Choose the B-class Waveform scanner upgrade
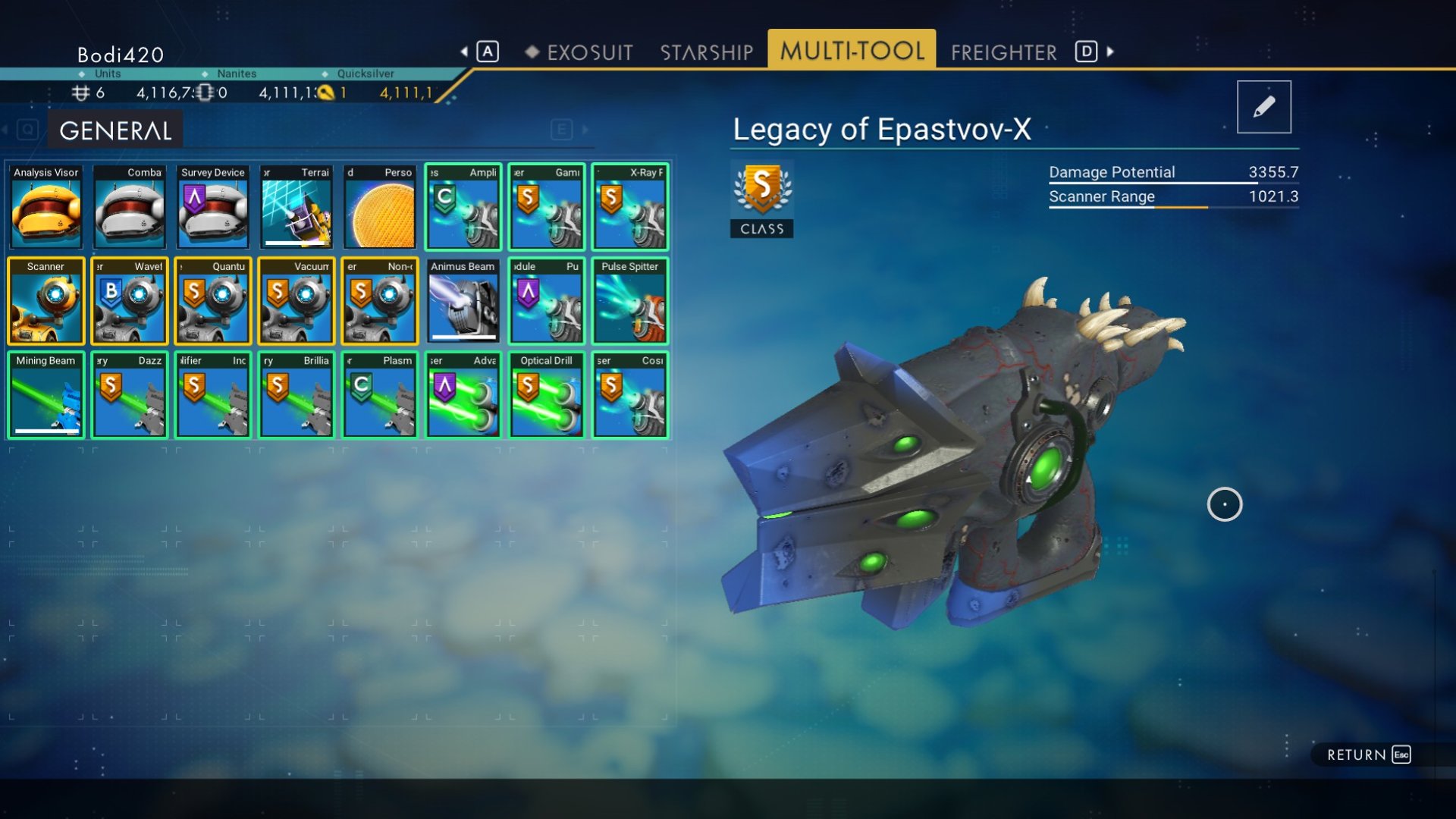This screenshot has height=819, width=1456. (x=130, y=301)
